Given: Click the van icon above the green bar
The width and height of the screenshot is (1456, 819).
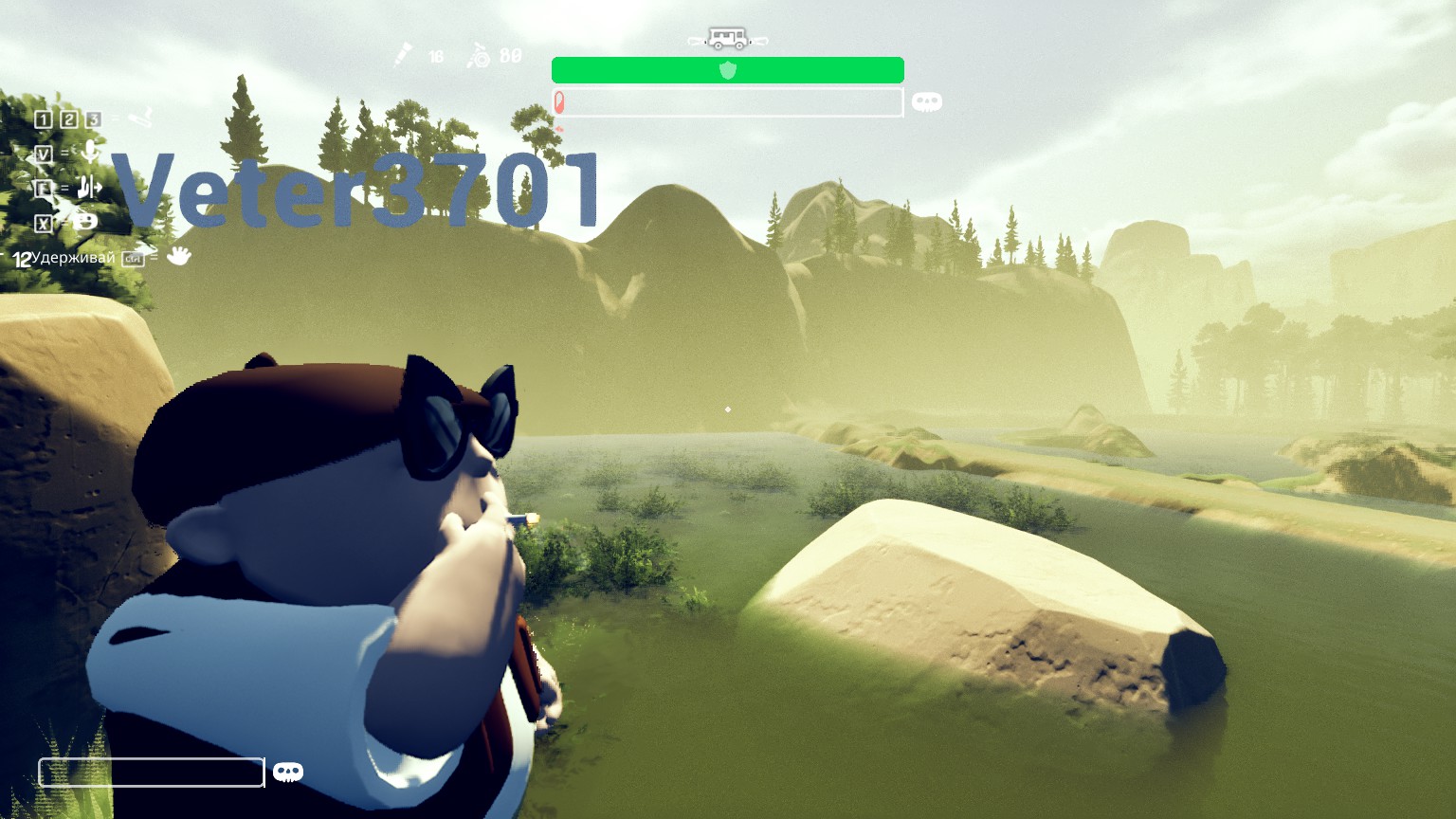Looking at the screenshot, I should coord(728,40).
